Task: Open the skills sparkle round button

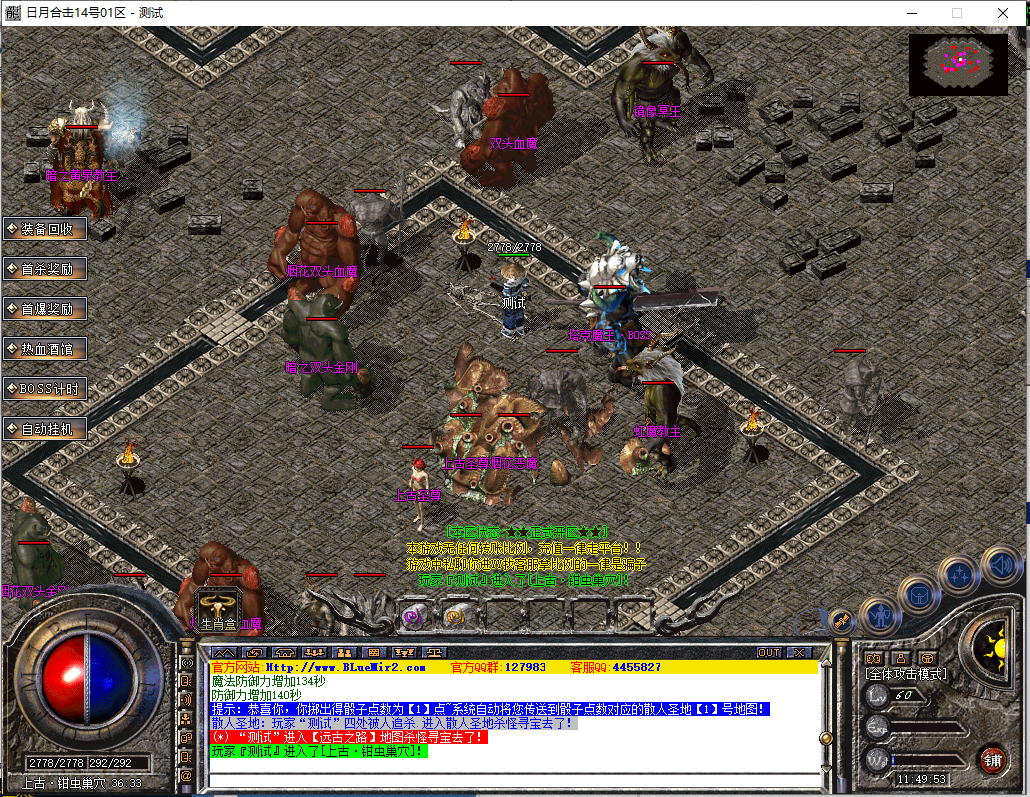Action: tap(960, 574)
